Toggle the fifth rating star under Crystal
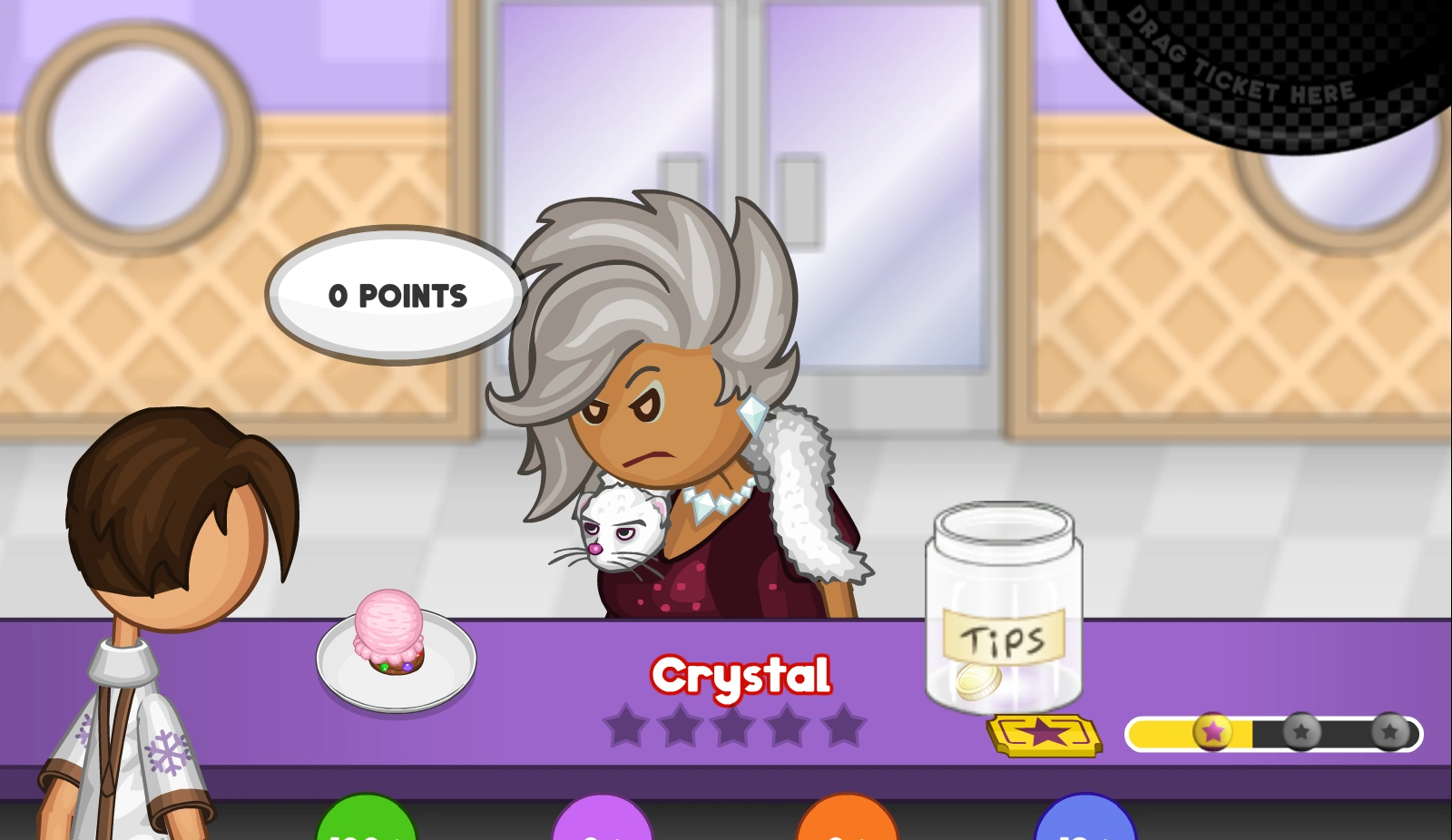The image size is (1452, 840). click(844, 726)
